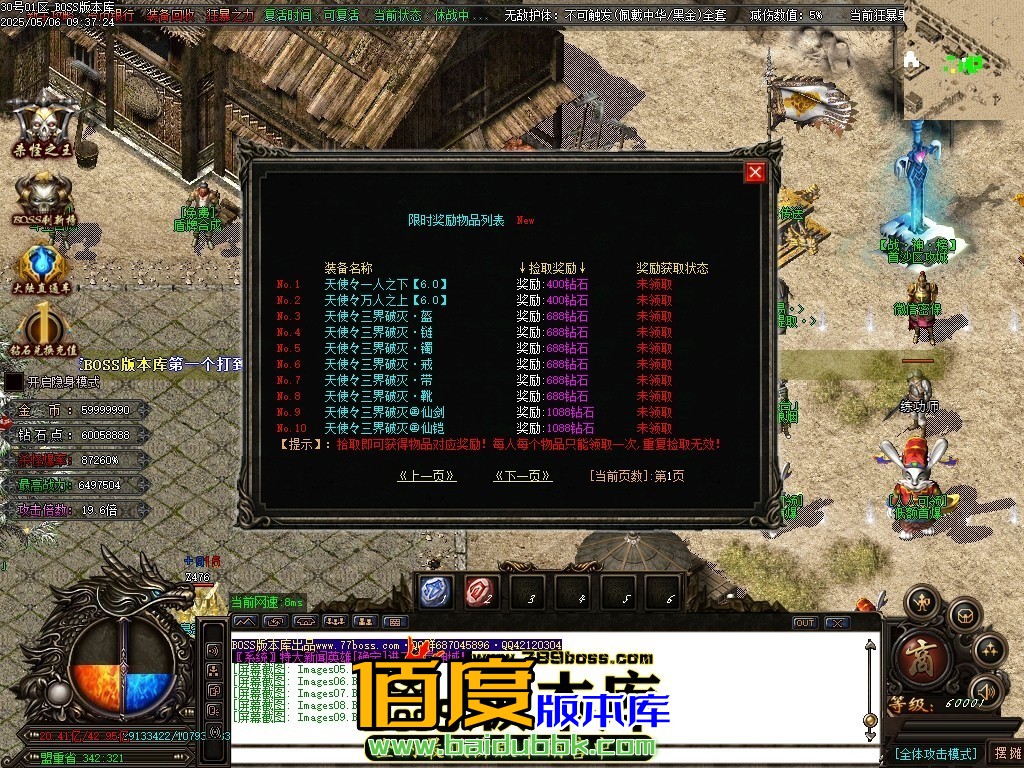Select the red gem hotbar slot
Viewport: 1024px width, 768px height.
pos(481,591)
